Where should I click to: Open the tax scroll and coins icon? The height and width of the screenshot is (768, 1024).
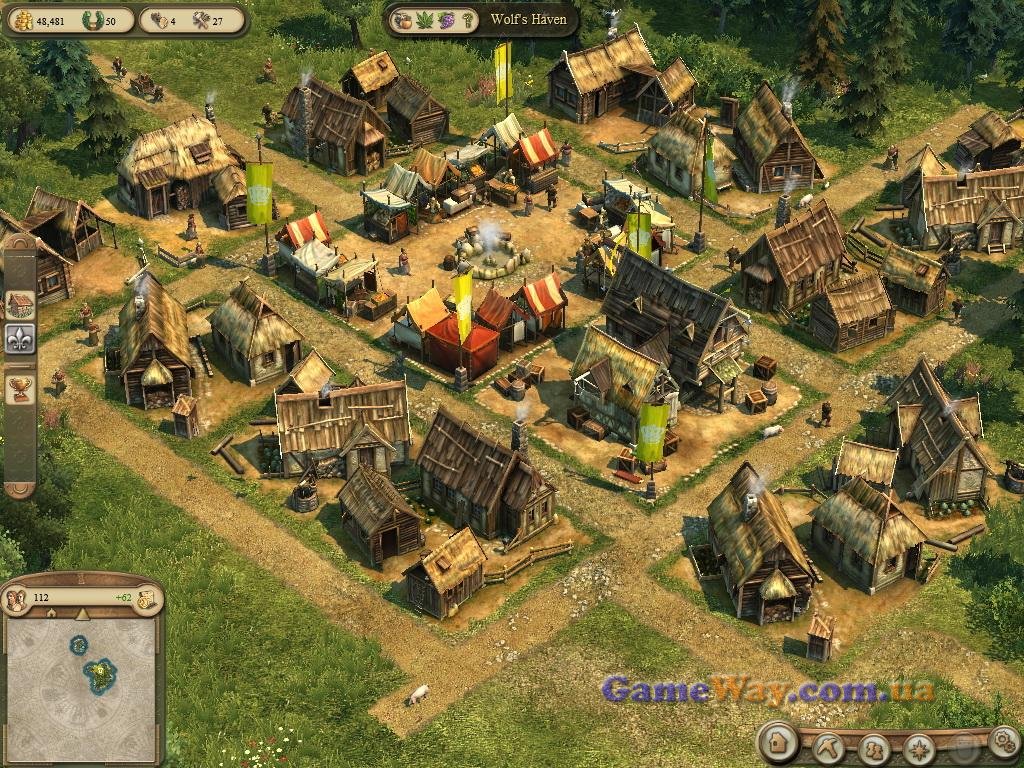(x=147, y=599)
